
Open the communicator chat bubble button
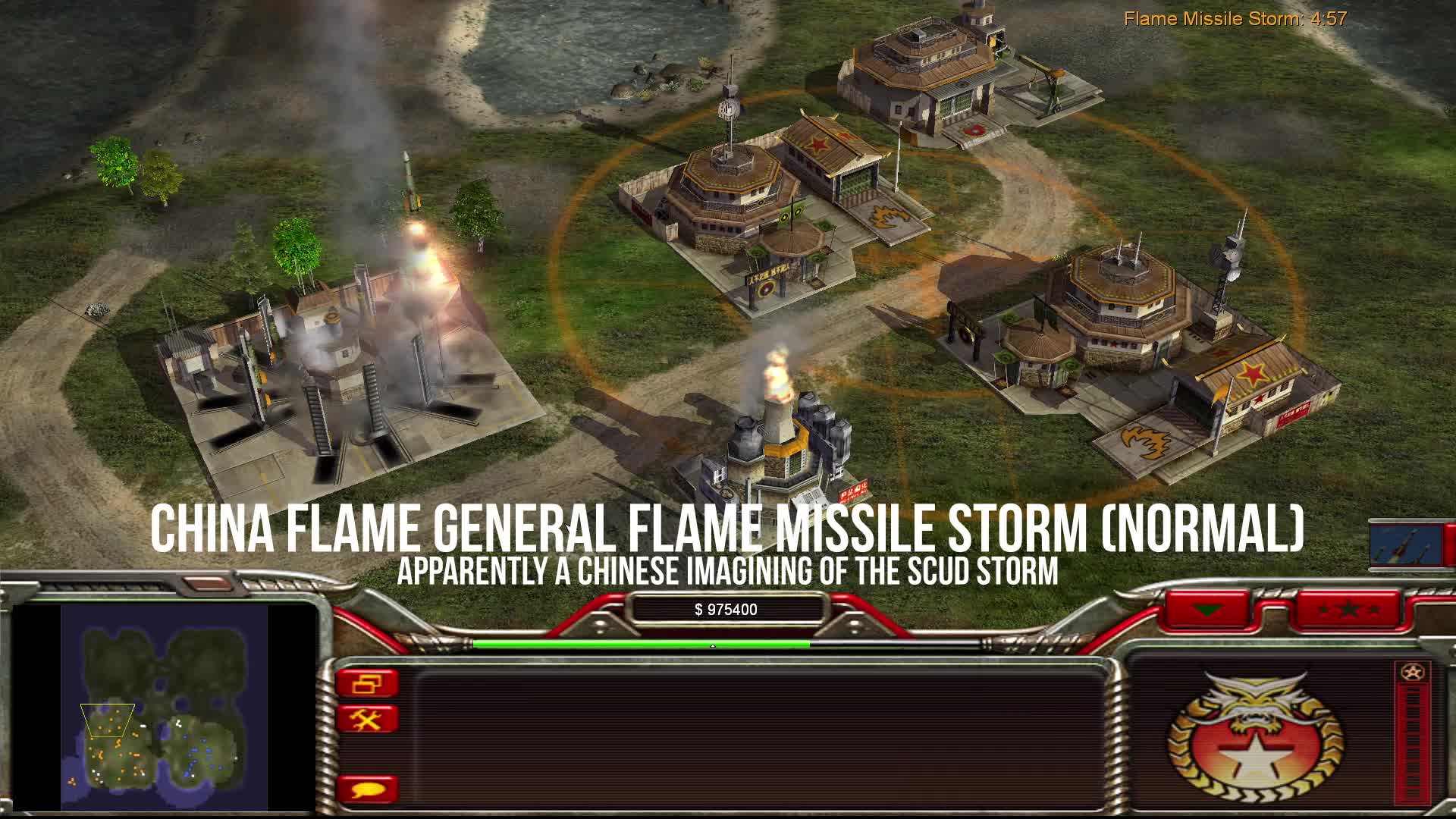click(x=369, y=789)
